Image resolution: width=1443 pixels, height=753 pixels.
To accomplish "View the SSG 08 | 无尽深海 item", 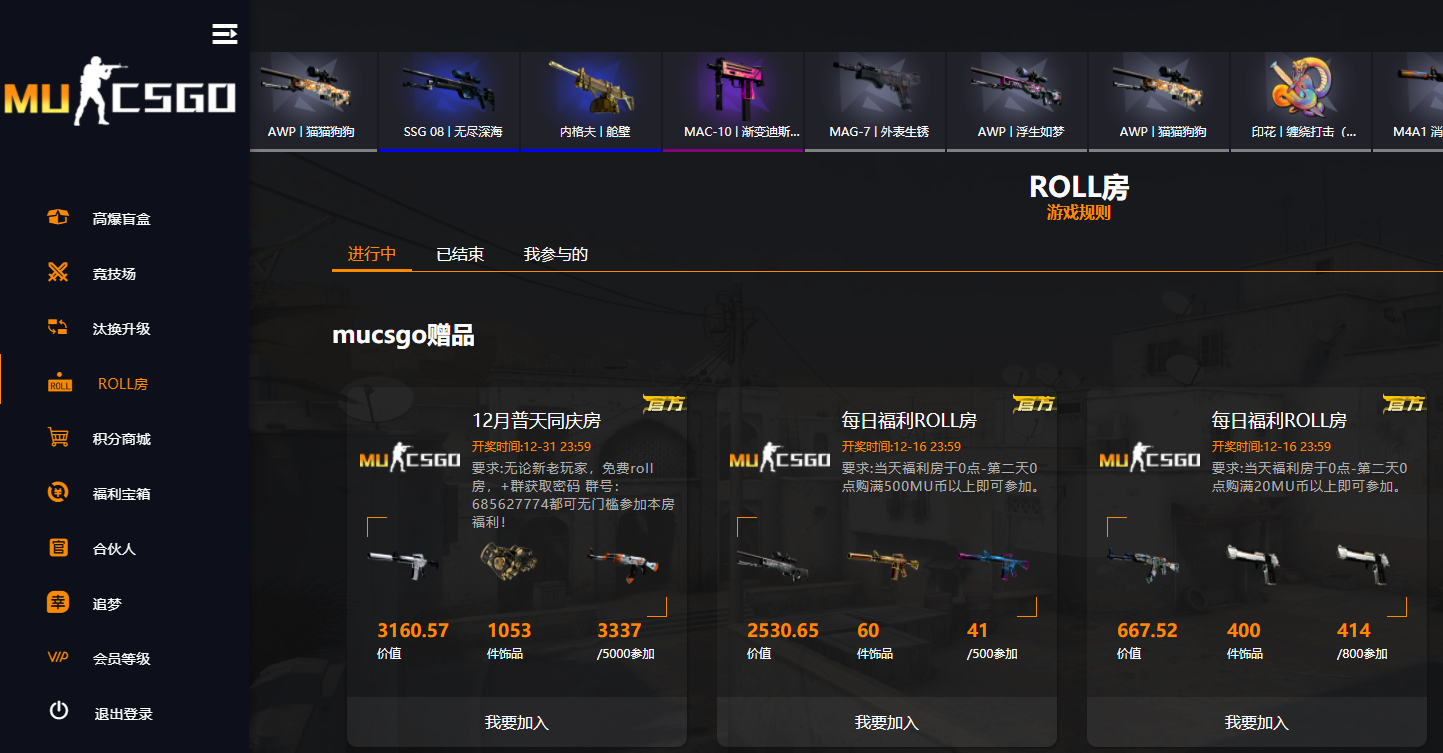I will pyautogui.click(x=449, y=100).
